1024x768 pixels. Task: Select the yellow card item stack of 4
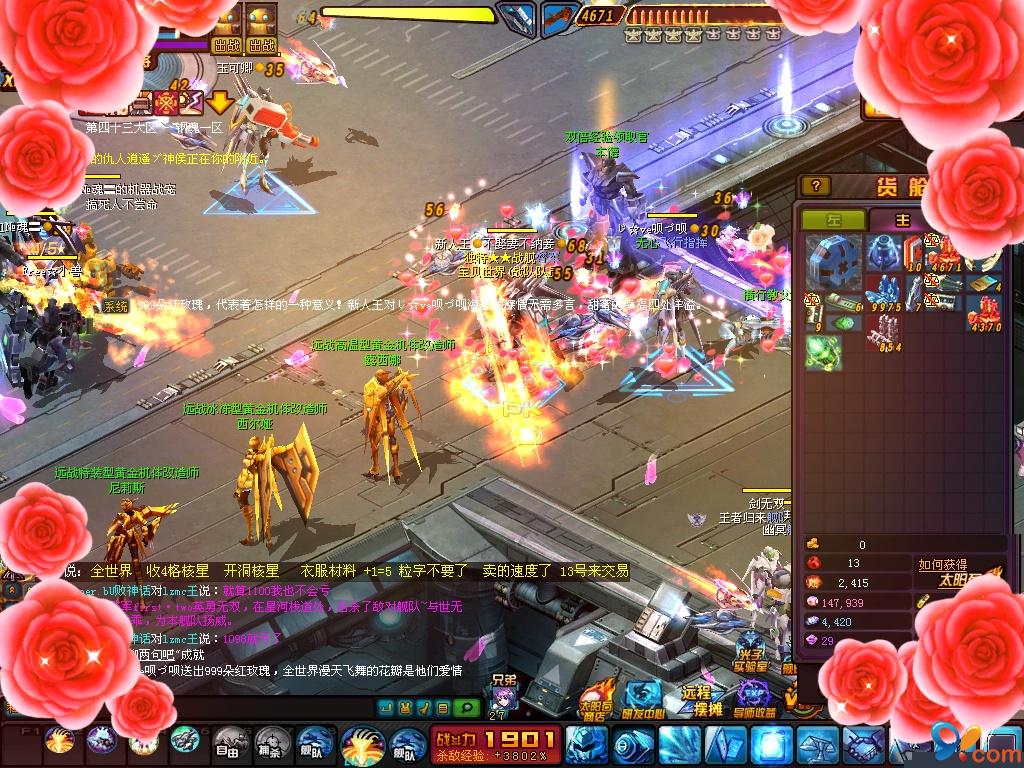[x=984, y=282]
